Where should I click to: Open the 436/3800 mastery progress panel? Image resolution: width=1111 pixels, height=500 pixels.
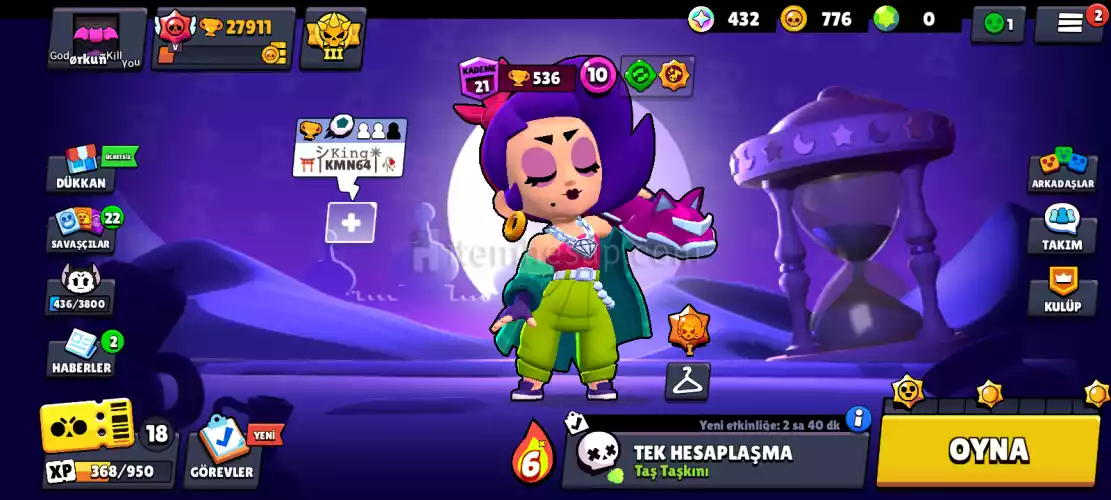point(80,290)
